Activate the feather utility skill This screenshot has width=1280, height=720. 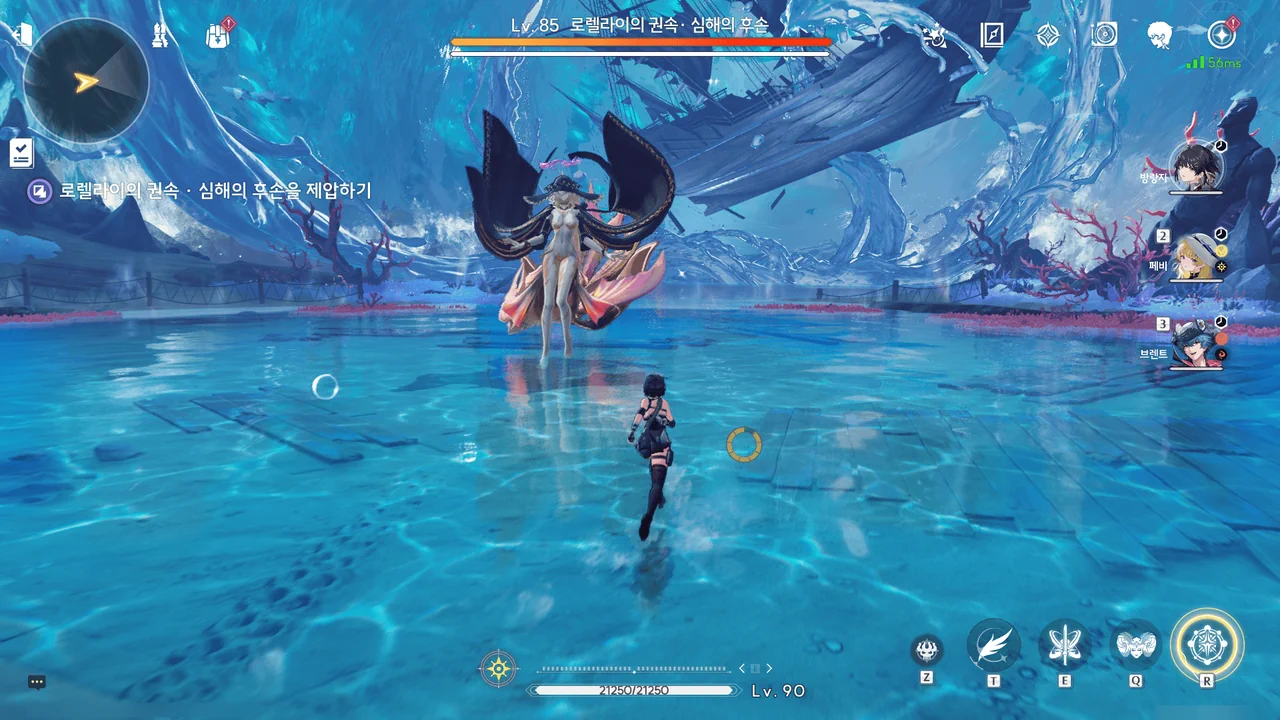click(993, 645)
